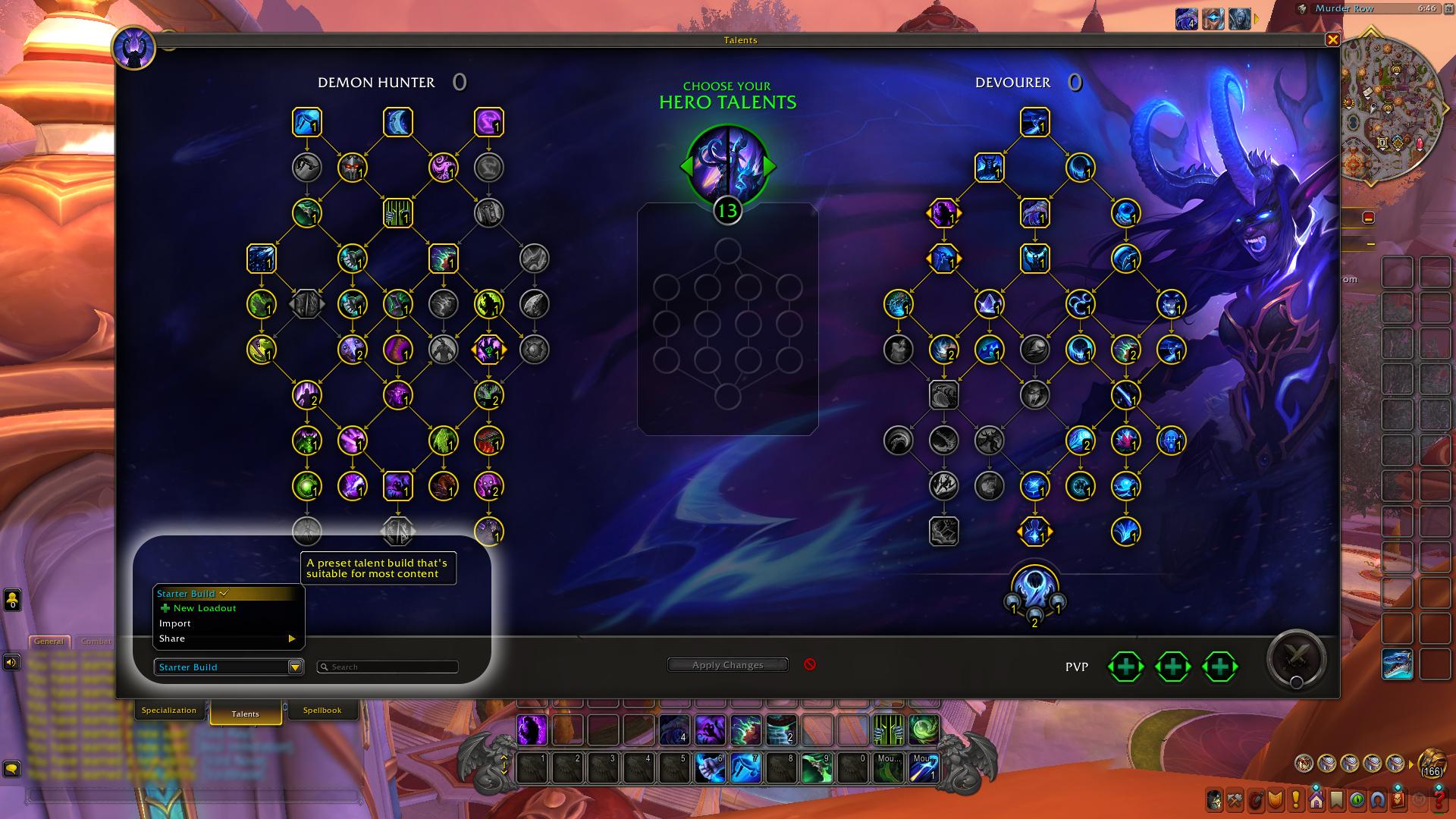Viewport: 1456px width, 819px height.
Task: Choose the Import option
Action: (x=175, y=623)
